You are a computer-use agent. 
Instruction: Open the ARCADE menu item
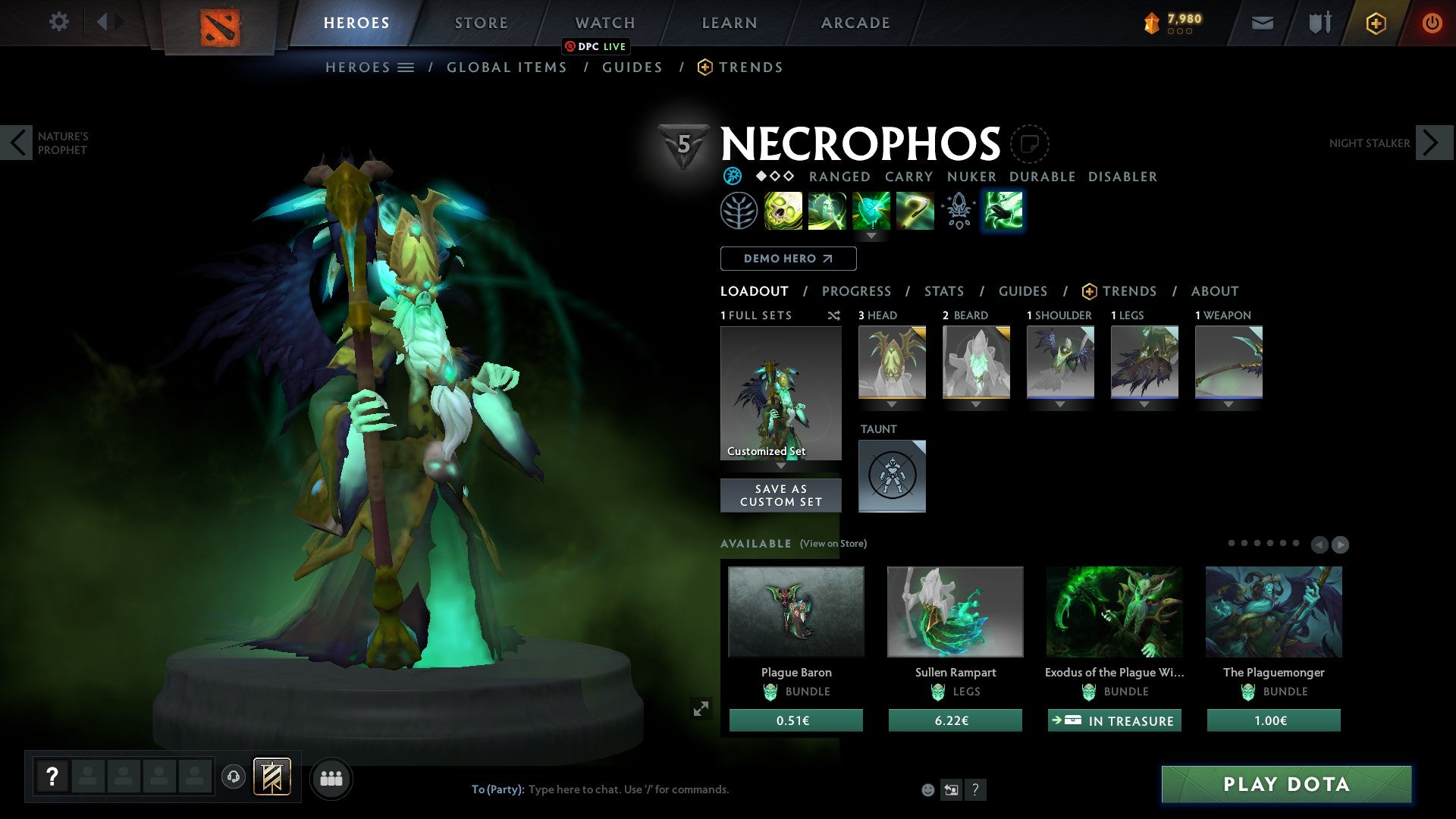click(855, 22)
